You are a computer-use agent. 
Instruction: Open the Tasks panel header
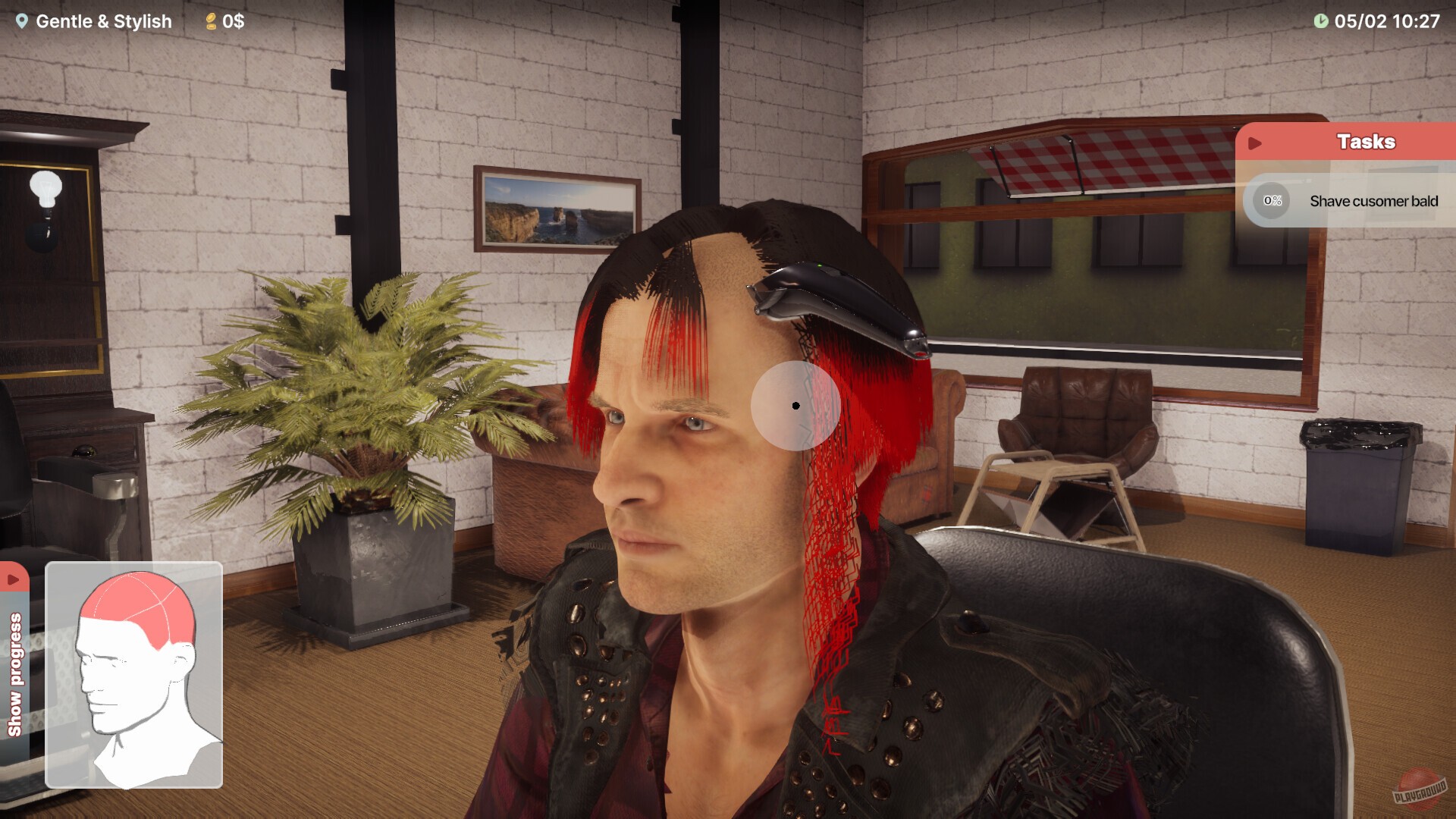point(1365,141)
